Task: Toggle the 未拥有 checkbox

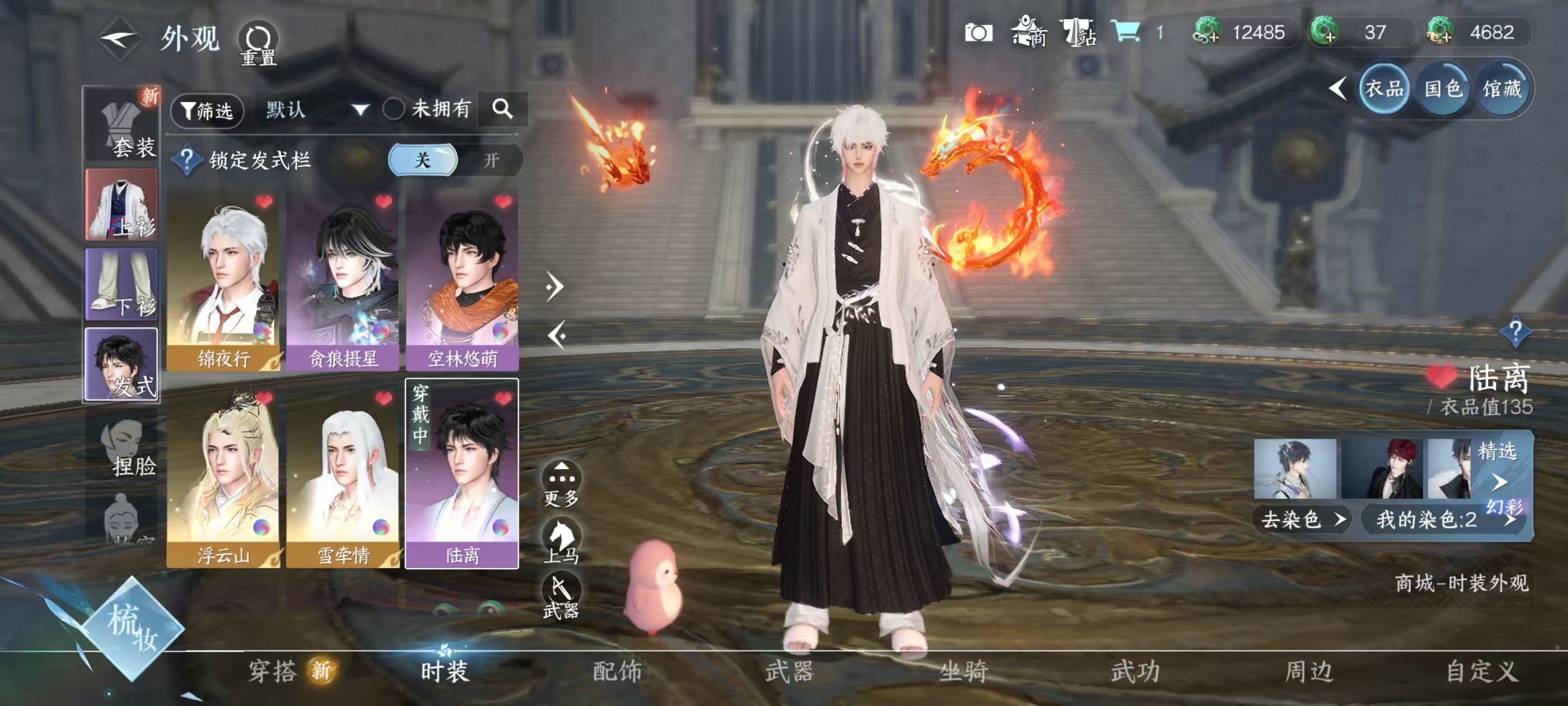Action: [x=393, y=110]
